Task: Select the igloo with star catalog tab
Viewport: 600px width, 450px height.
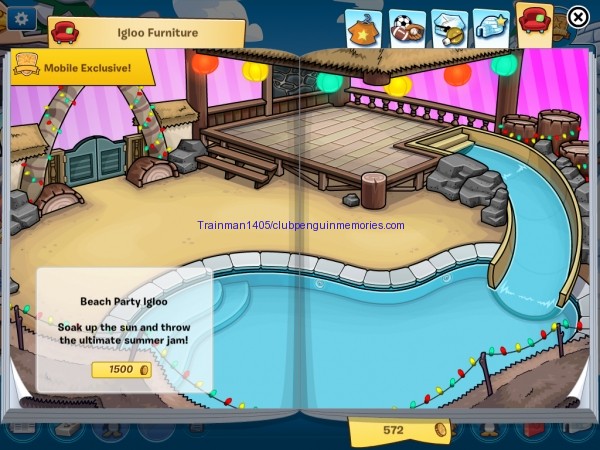Action: click(491, 28)
